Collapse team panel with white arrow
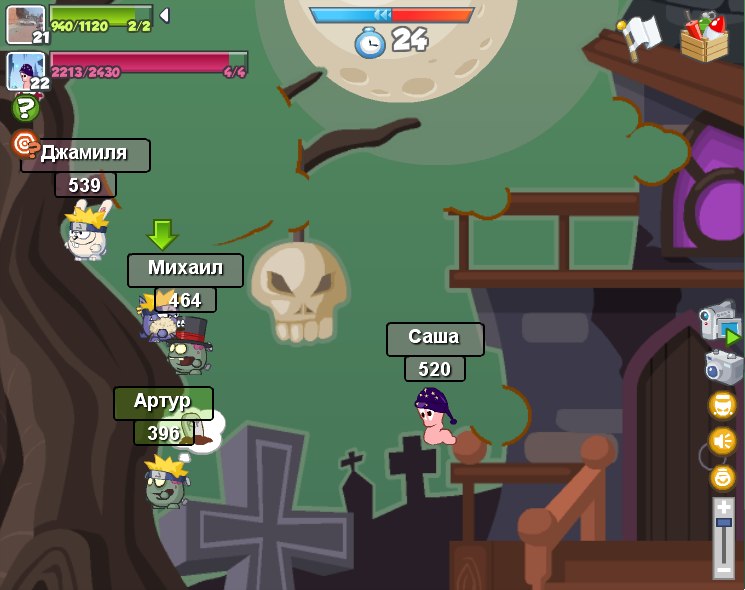The height and width of the screenshot is (590, 745). point(164,15)
